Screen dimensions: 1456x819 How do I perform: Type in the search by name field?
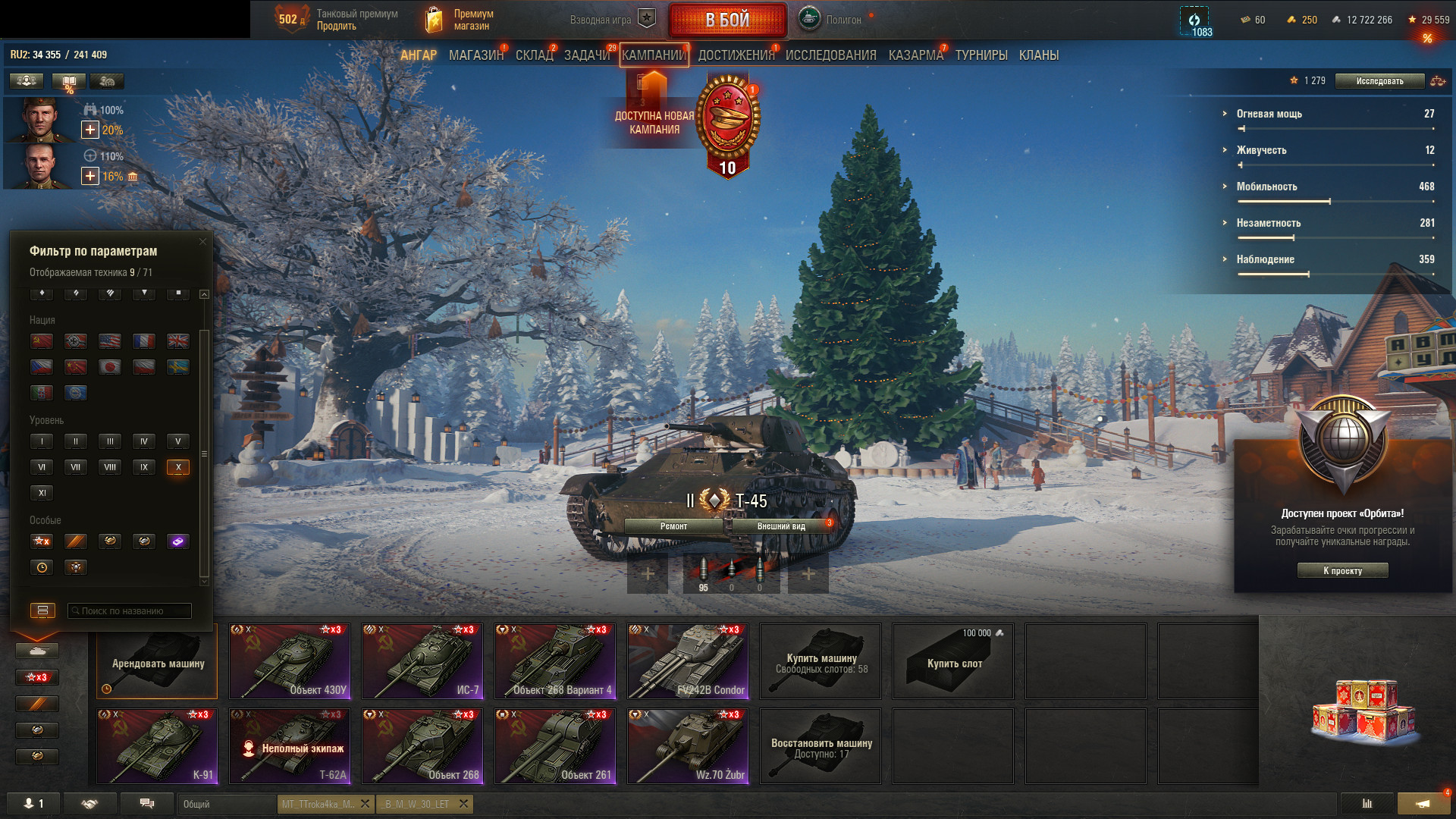click(129, 611)
